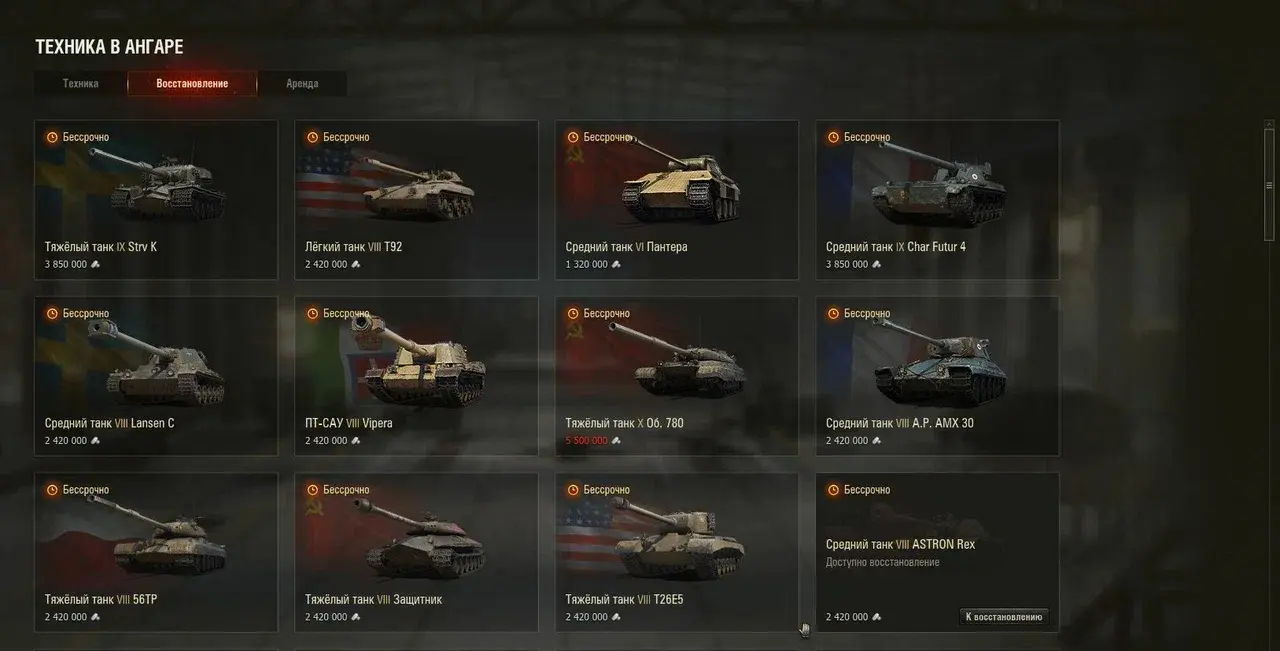Select the T26E5 heavy tank card
The width and height of the screenshot is (1280, 651).
[x=677, y=552]
